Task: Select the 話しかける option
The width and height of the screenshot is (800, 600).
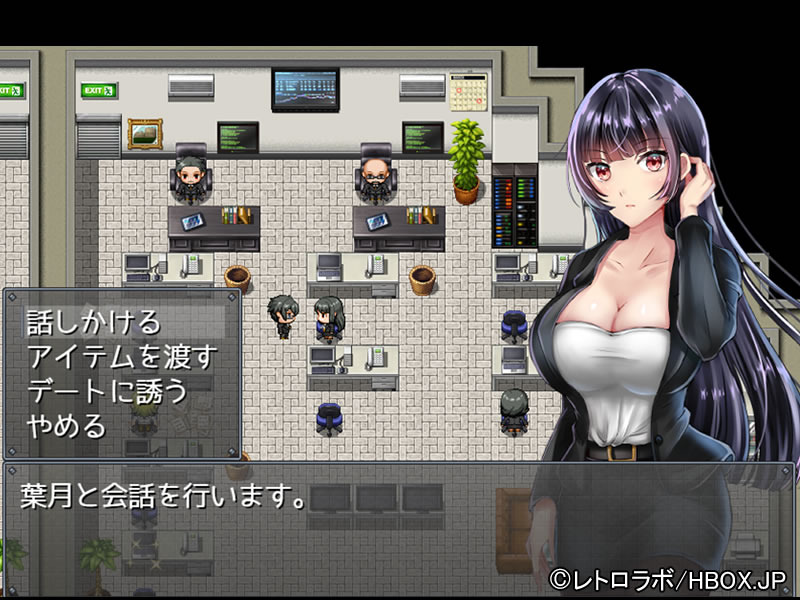Action: tap(94, 322)
